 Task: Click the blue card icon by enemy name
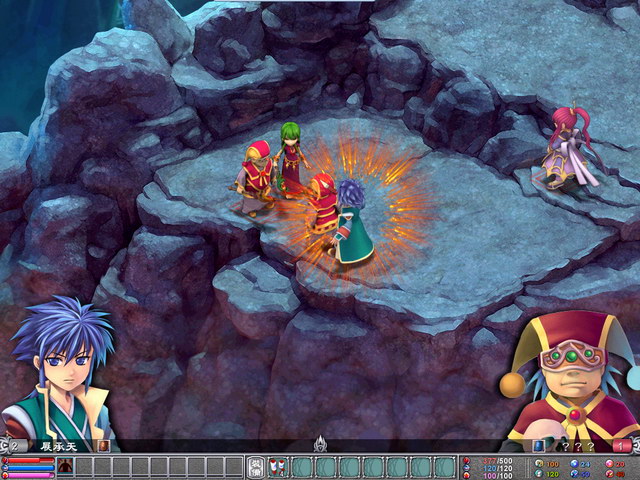click(538, 446)
